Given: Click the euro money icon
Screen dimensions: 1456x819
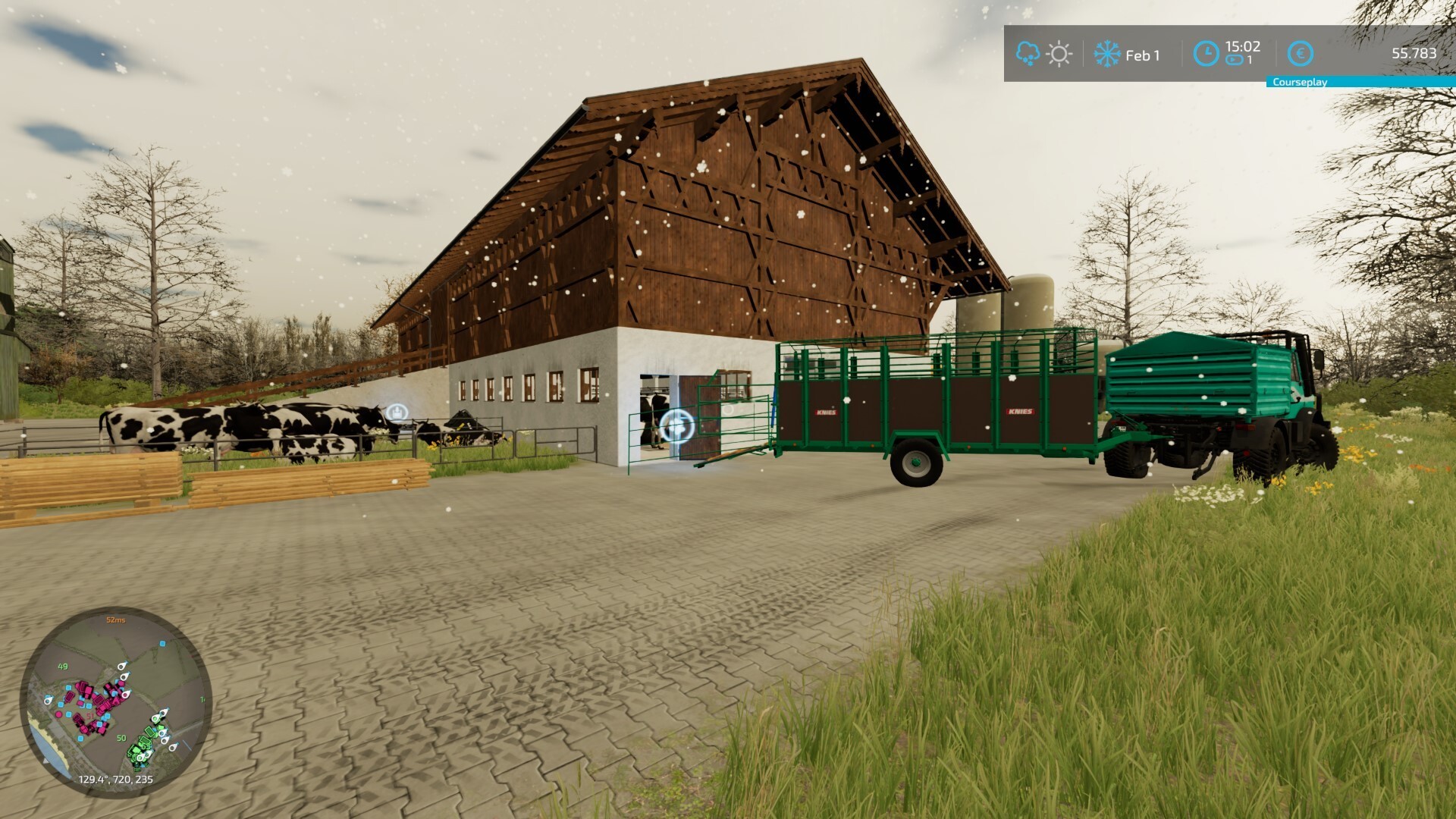Looking at the screenshot, I should pyautogui.click(x=1300, y=54).
